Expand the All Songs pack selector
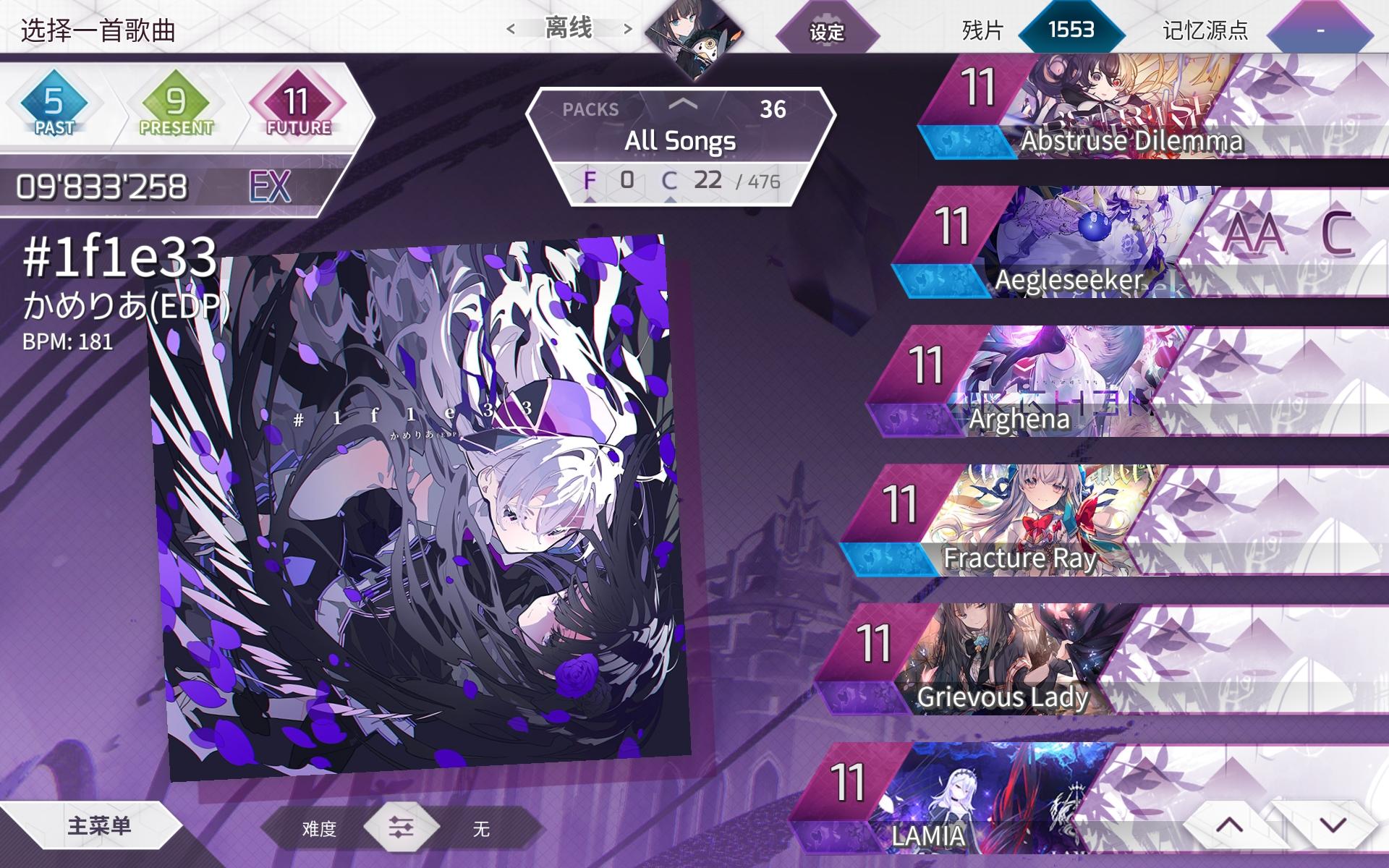 (680, 141)
